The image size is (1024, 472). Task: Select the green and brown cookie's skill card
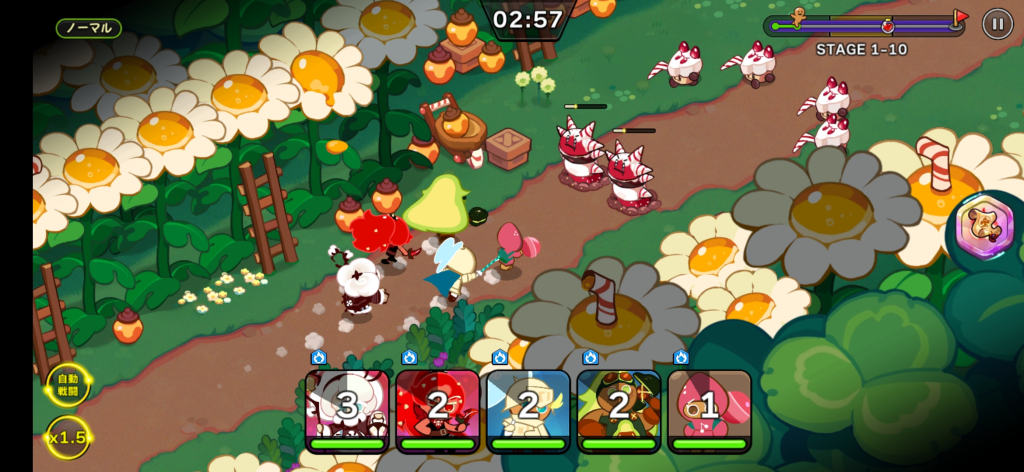[618, 409]
